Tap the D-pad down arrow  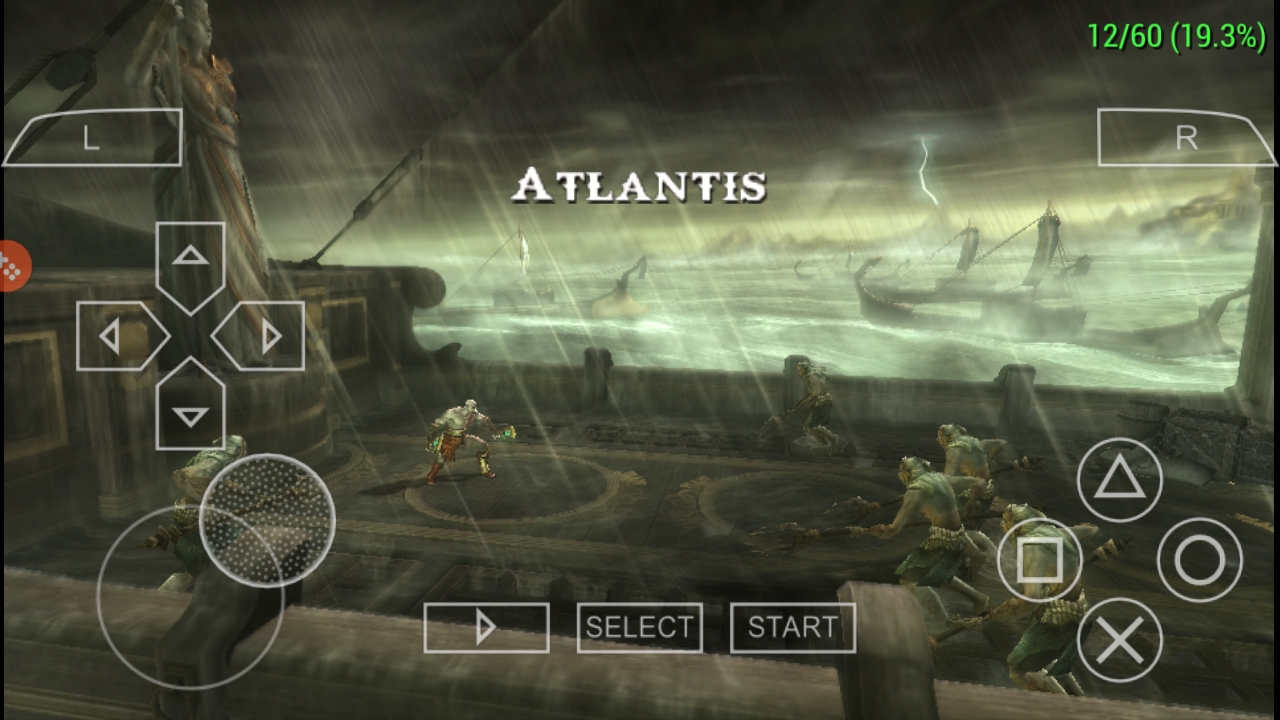[190, 408]
